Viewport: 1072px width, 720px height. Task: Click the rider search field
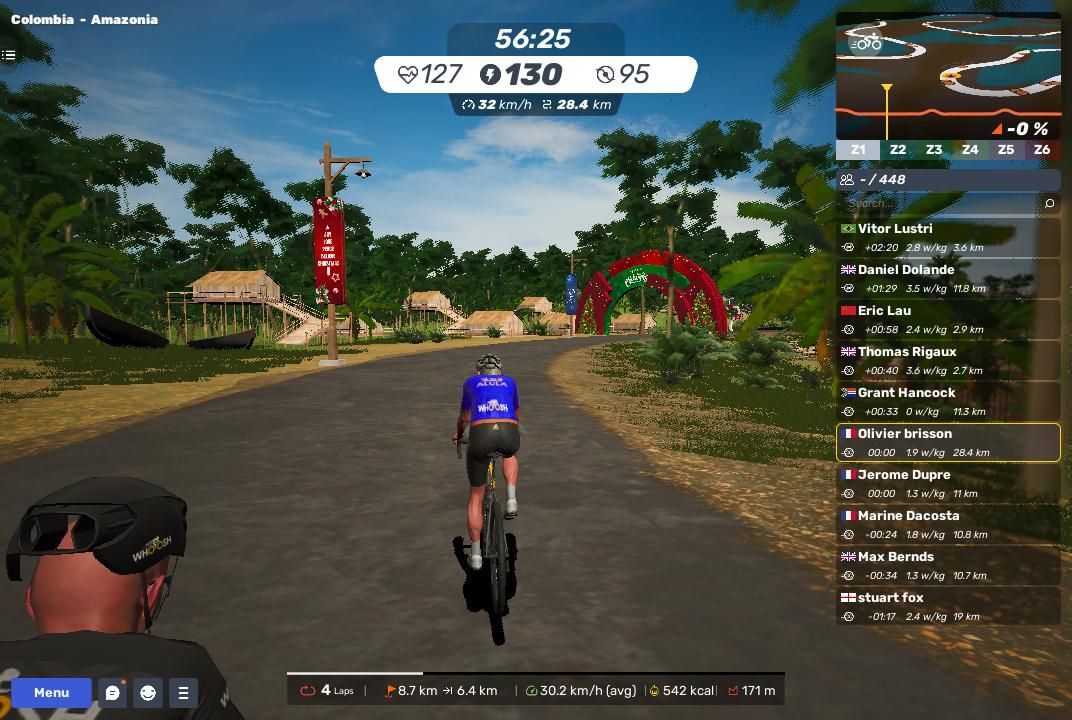(x=938, y=204)
